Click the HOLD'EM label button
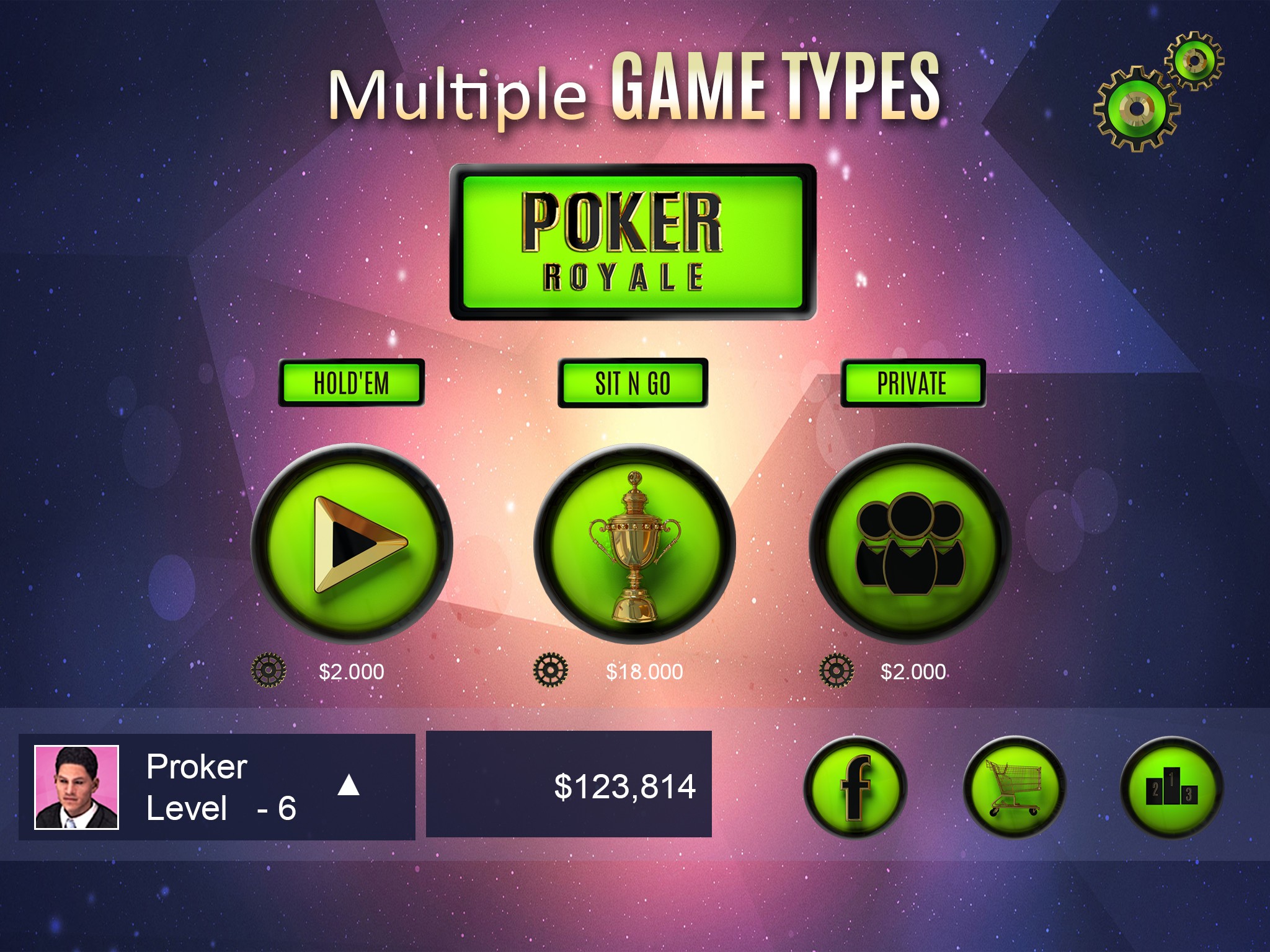The height and width of the screenshot is (952, 1270). [x=351, y=383]
